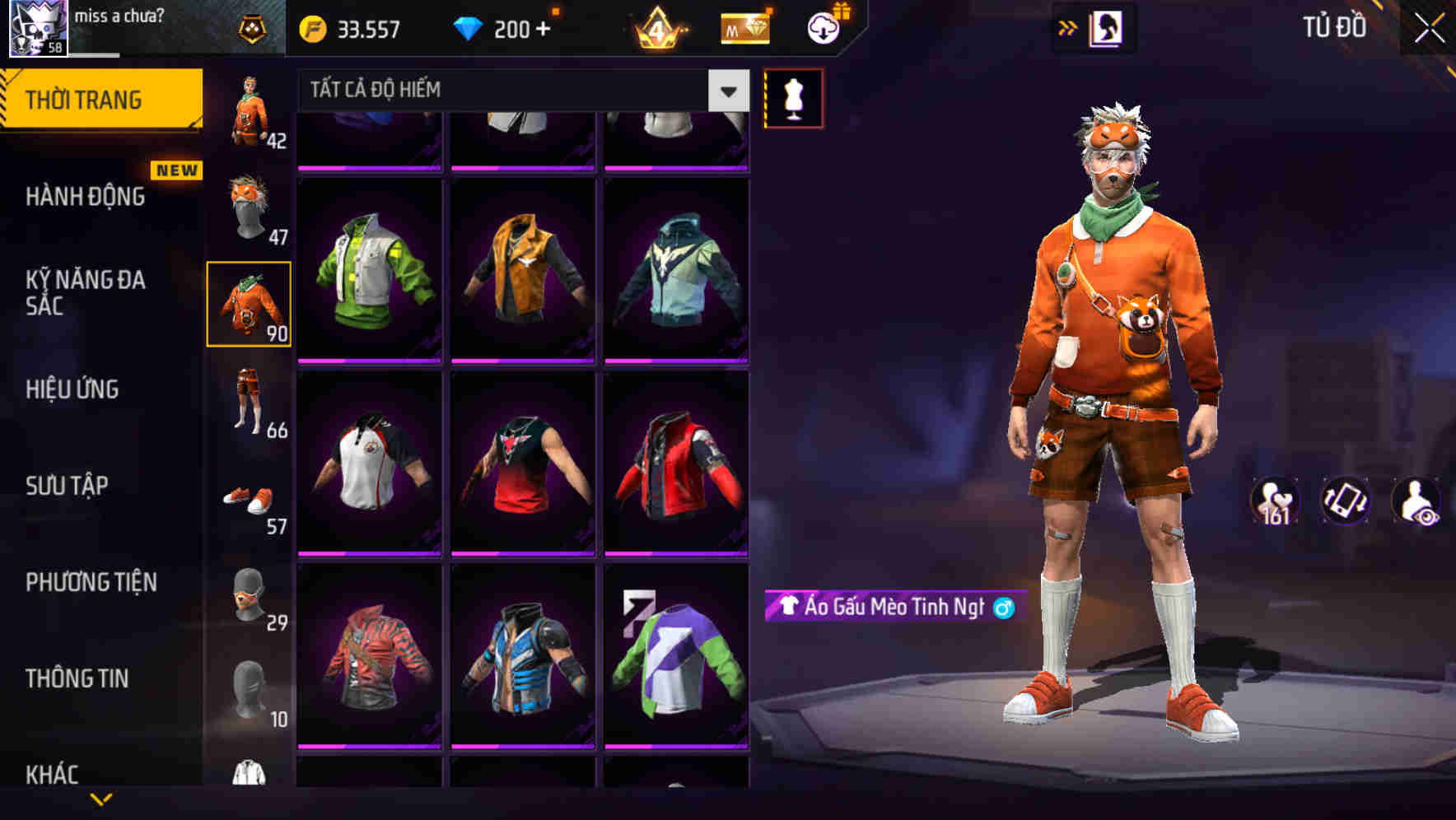The image size is (1456, 820).
Task: Select the green jacket thumbnail
Action: coord(370,268)
